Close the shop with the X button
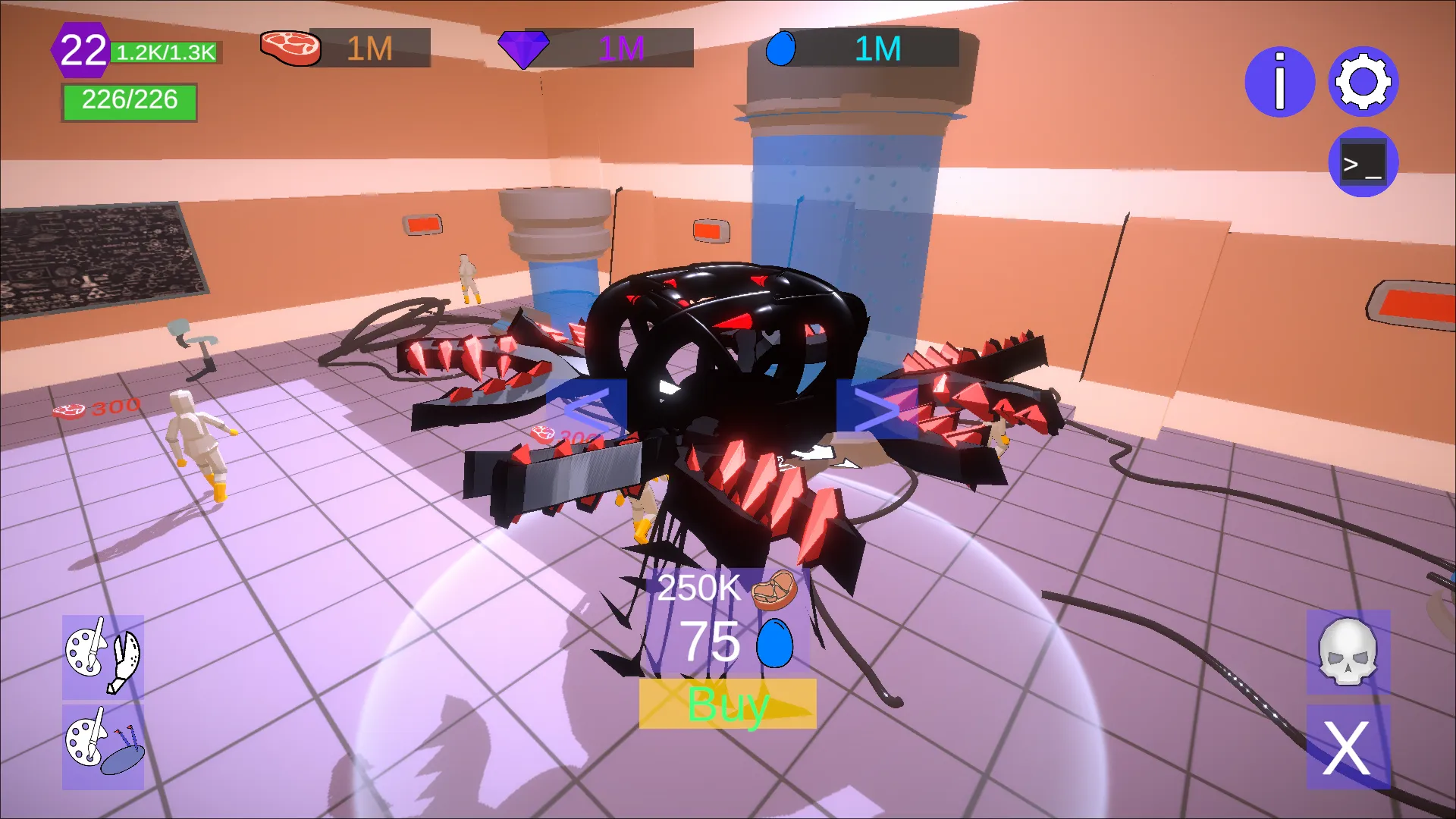Screen dimensions: 1456x819 tap(1348, 748)
